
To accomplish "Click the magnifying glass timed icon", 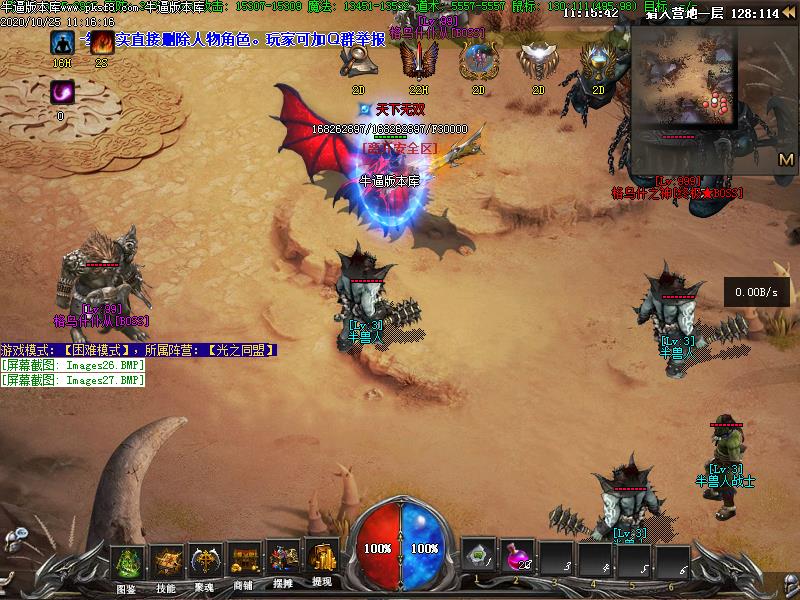I will 359,62.
